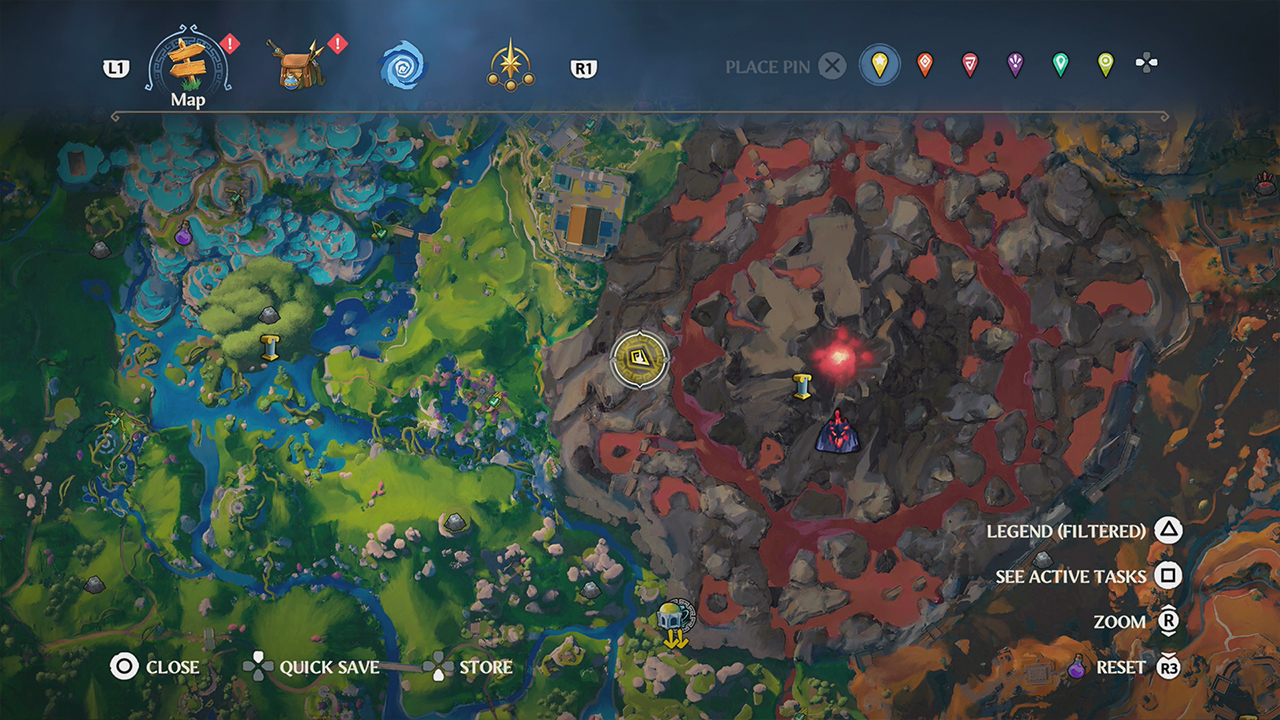The height and width of the screenshot is (720, 1280).
Task: Click the golden helmet marker at map bottom
Action: [672, 617]
